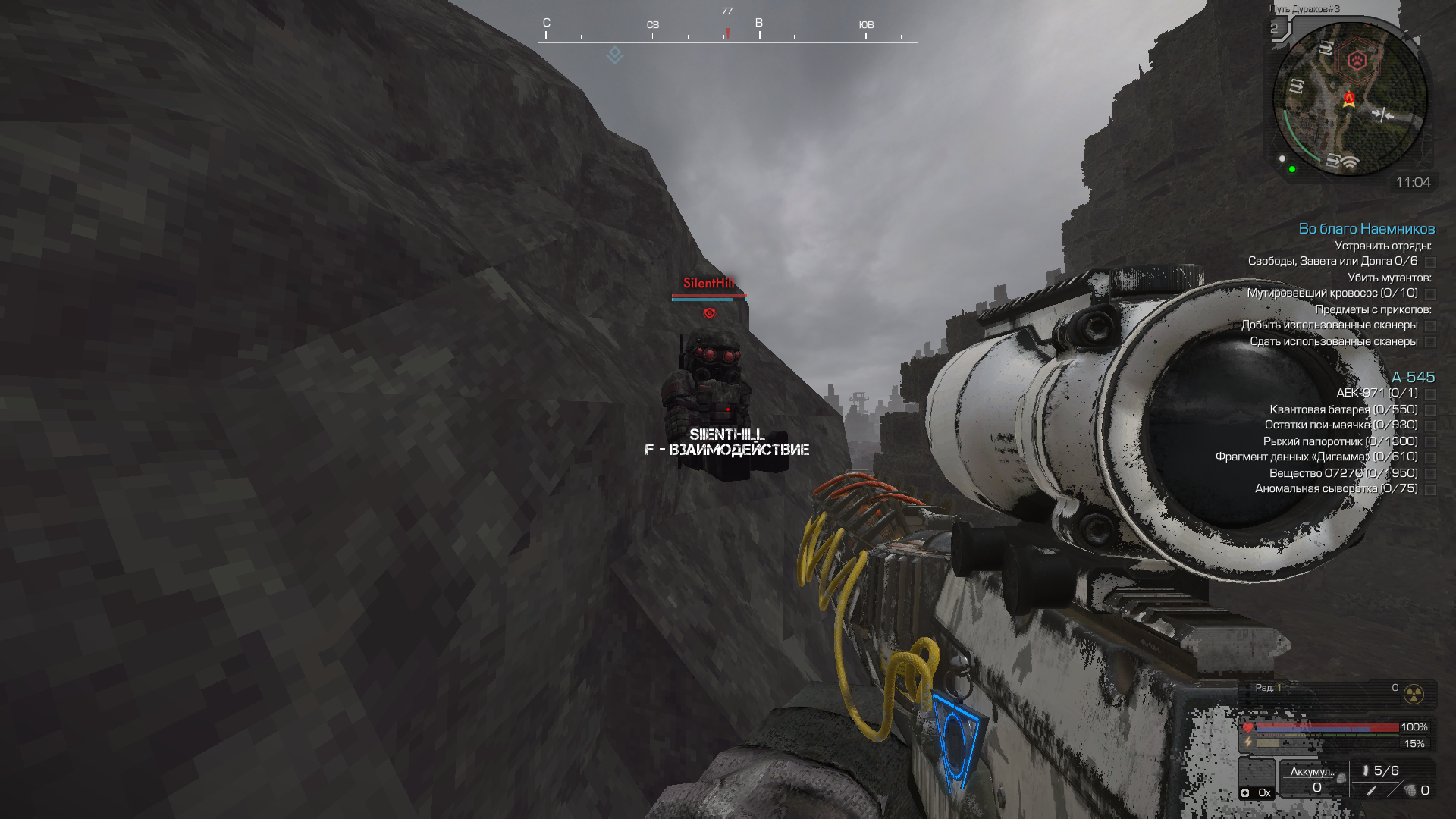
Task: Tick the 'Мутировавший кровосос (0/10)' checkbox
Action: coord(1430,294)
